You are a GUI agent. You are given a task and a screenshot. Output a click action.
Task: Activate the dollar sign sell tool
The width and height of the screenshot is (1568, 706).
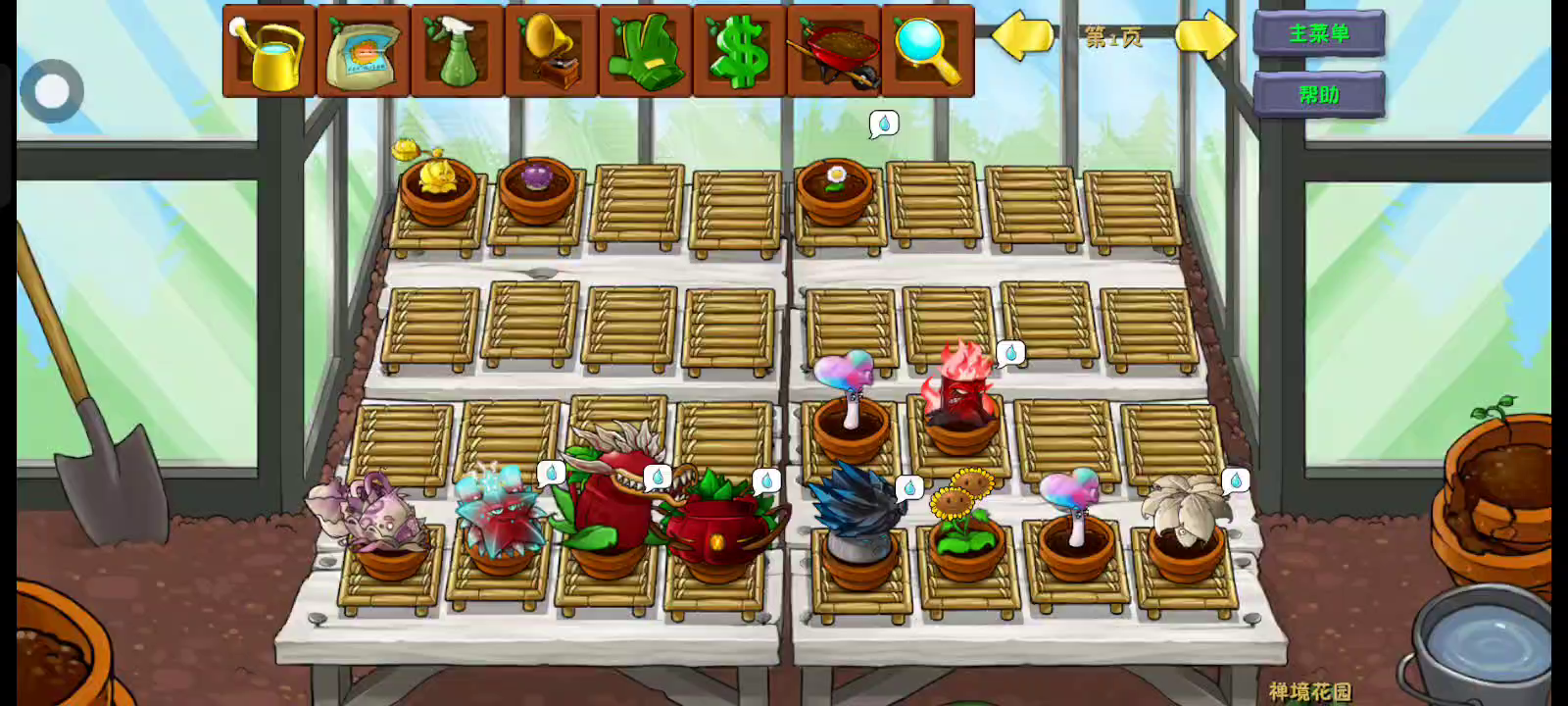coord(739,51)
